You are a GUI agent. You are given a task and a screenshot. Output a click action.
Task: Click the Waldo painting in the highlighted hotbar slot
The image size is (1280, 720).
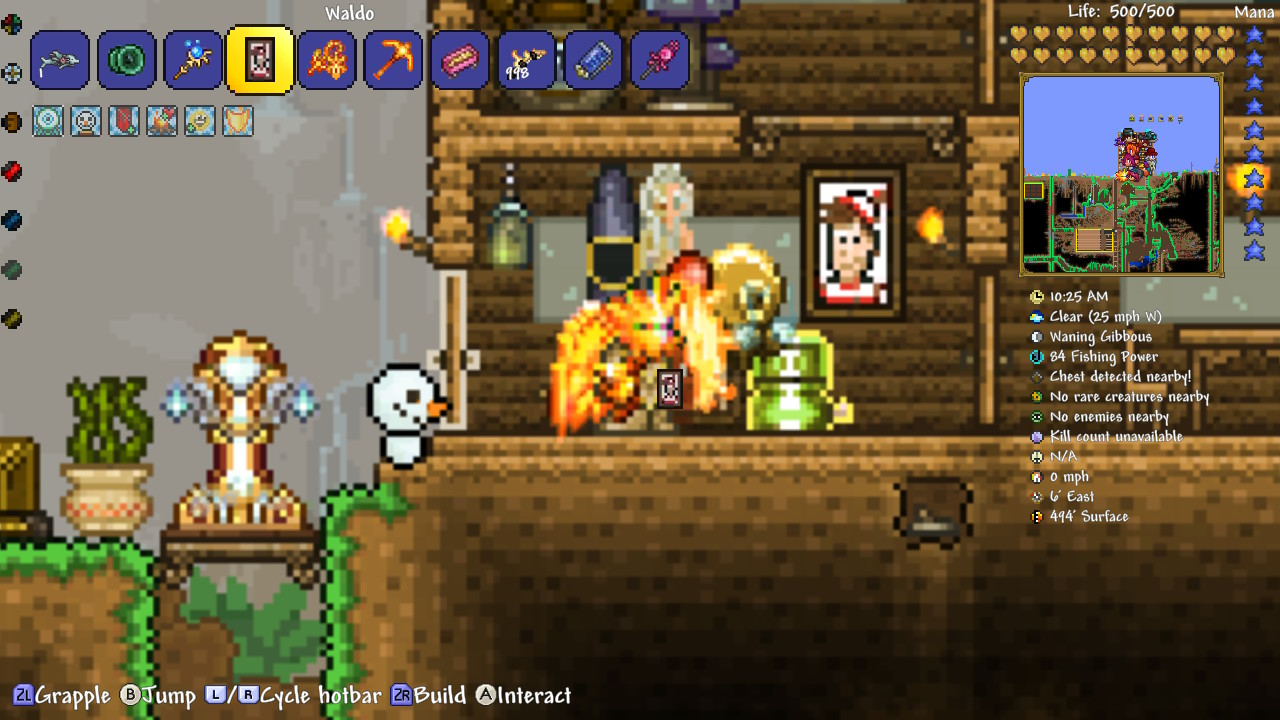click(x=260, y=60)
